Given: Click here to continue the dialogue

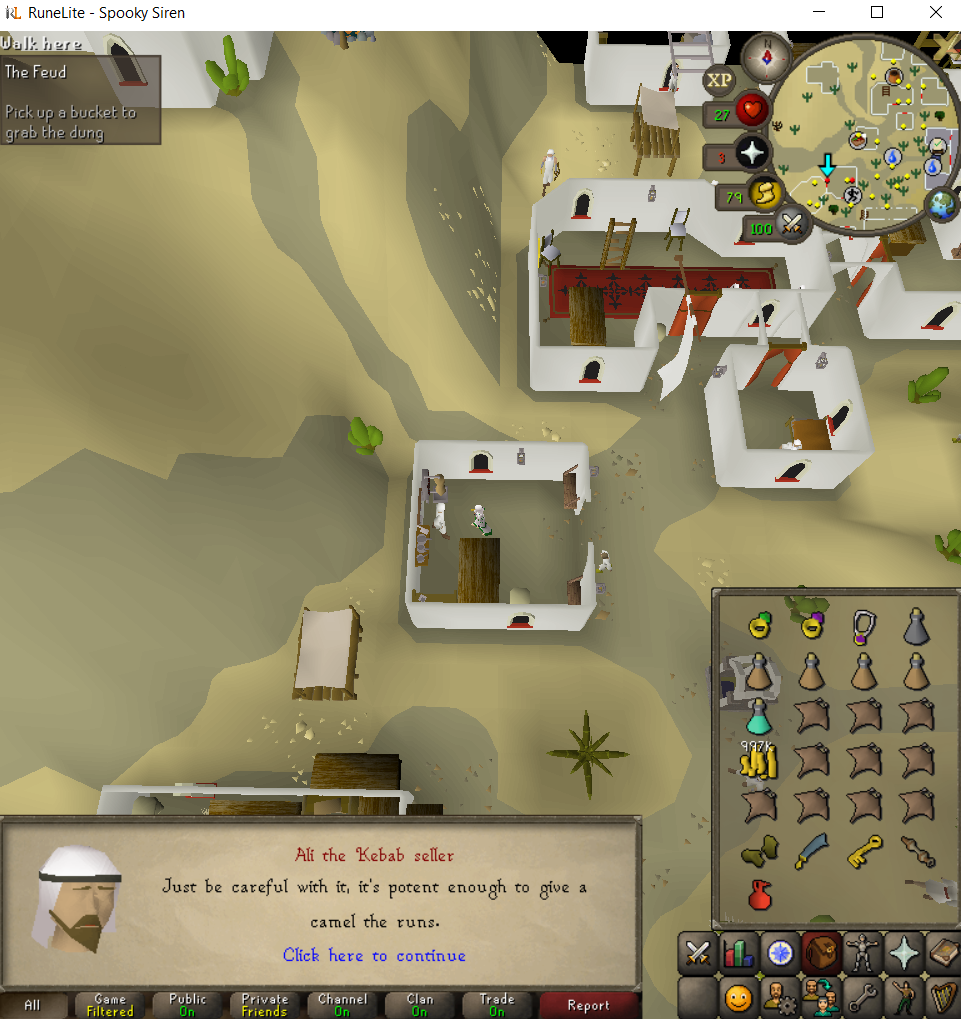Looking at the screenshot, I should [374, 956].
